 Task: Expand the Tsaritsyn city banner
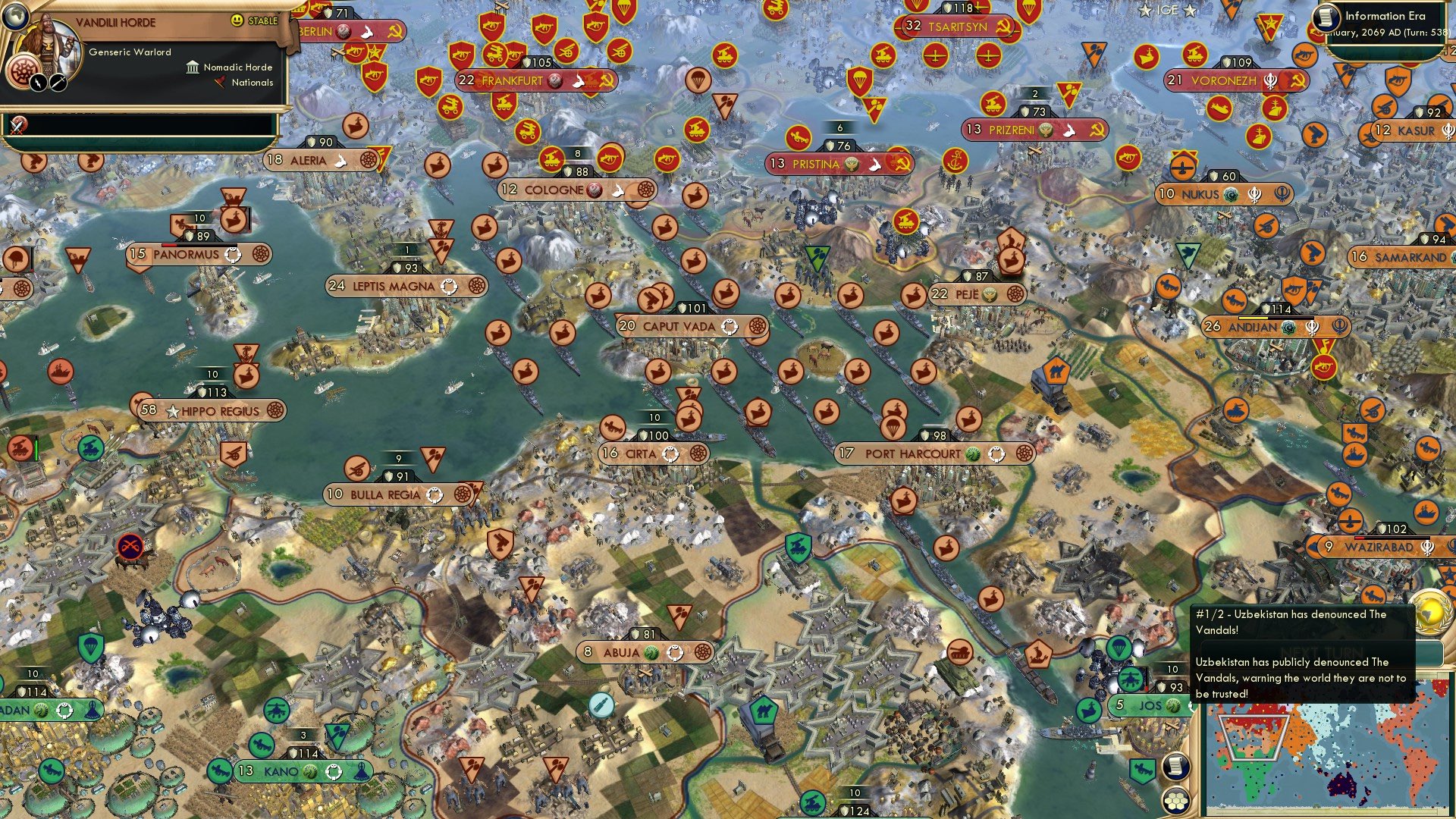955,26
